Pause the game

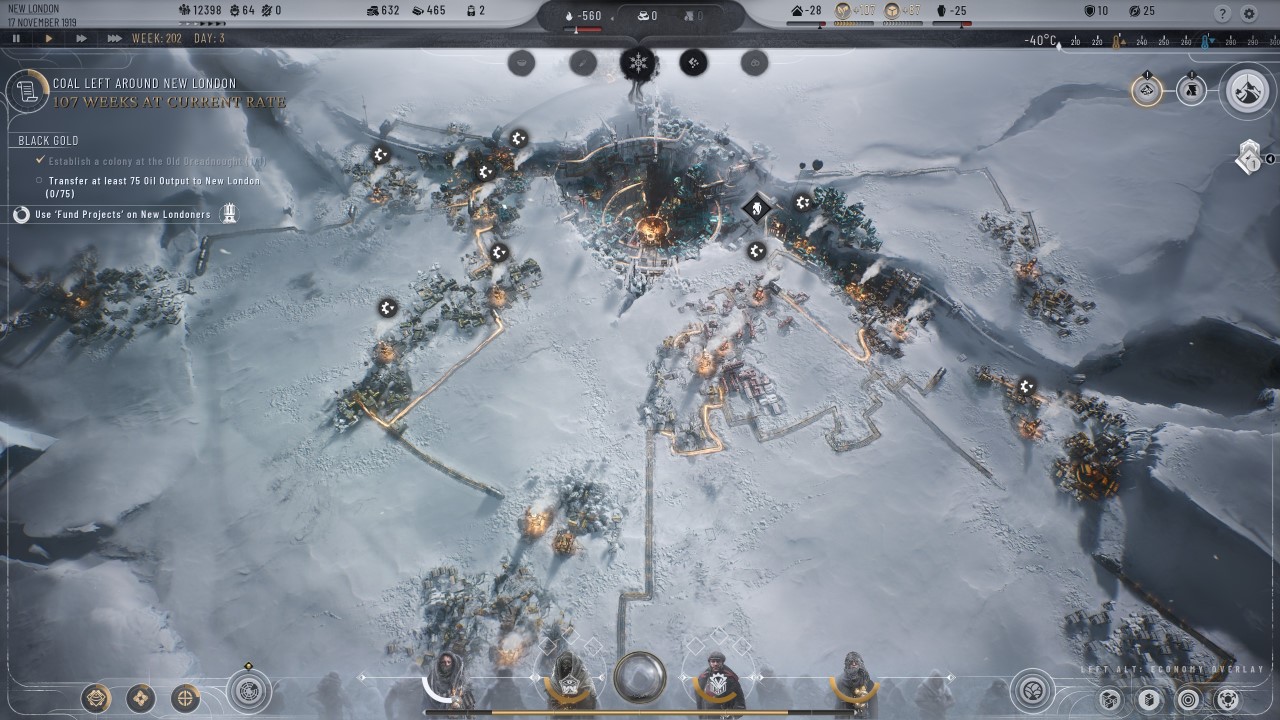coord(17,39)
